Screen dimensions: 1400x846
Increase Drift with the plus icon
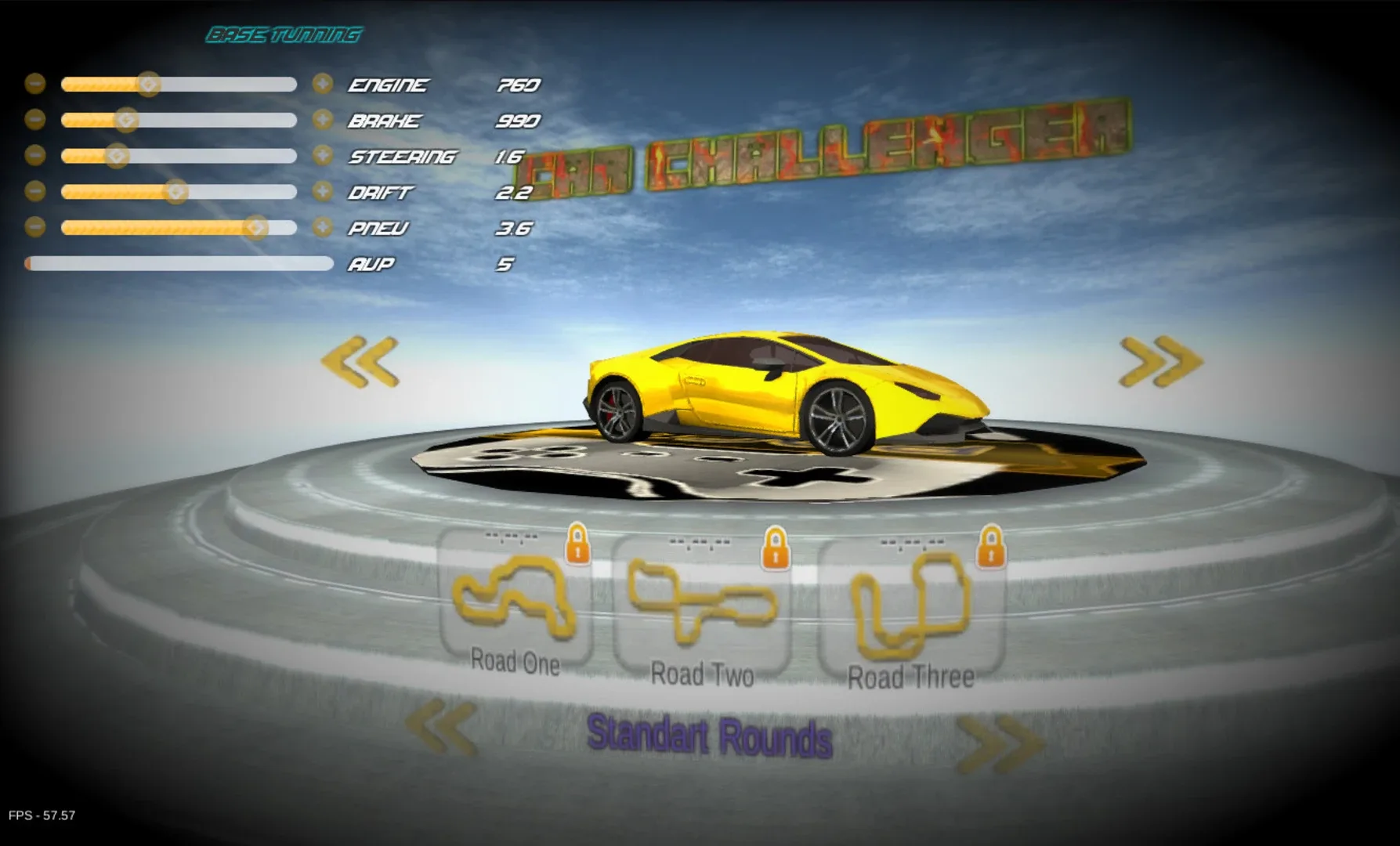click(x=324, y=191)
